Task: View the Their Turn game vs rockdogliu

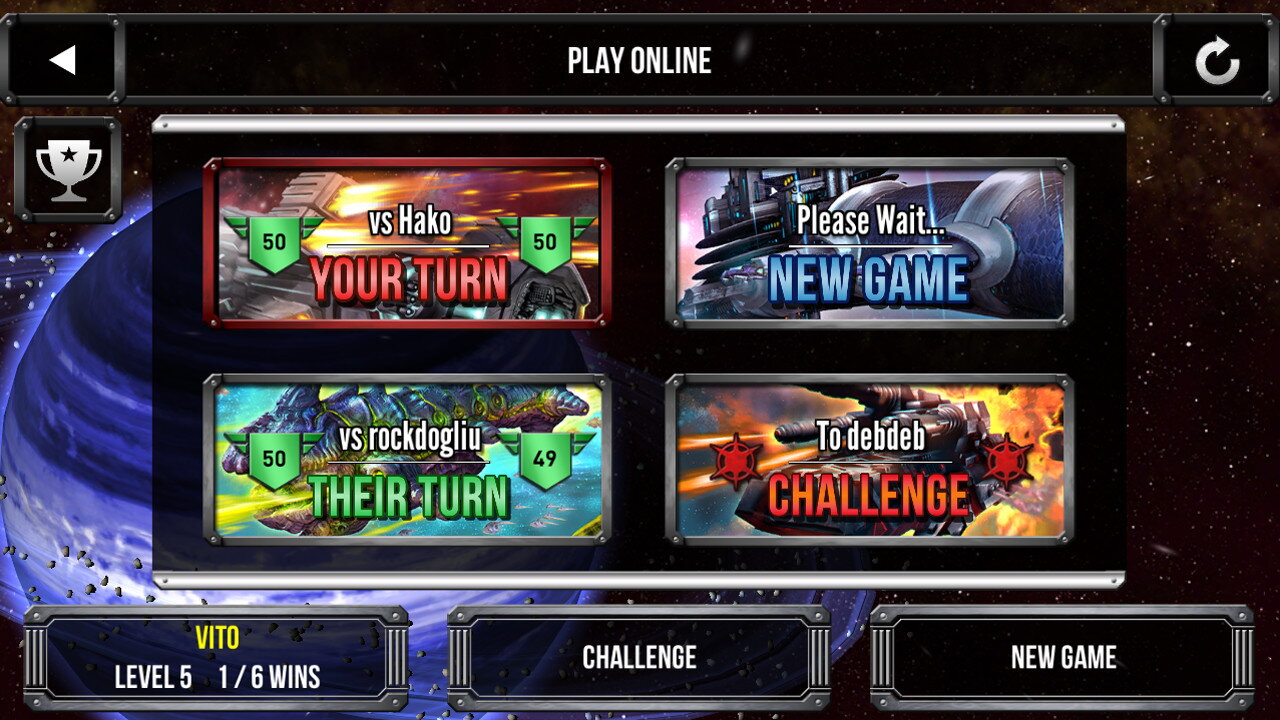Action: 407,460
